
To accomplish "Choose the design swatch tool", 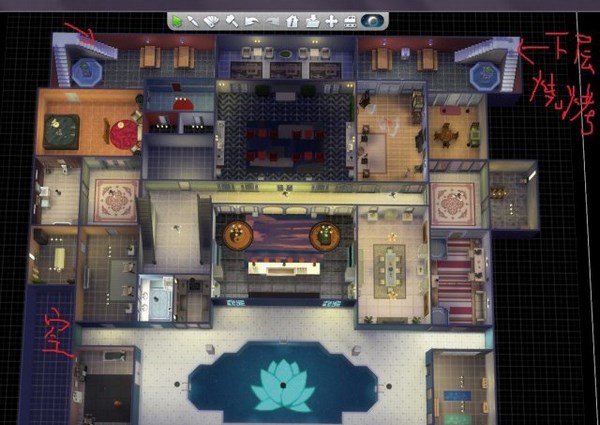I will coord(211,19).
